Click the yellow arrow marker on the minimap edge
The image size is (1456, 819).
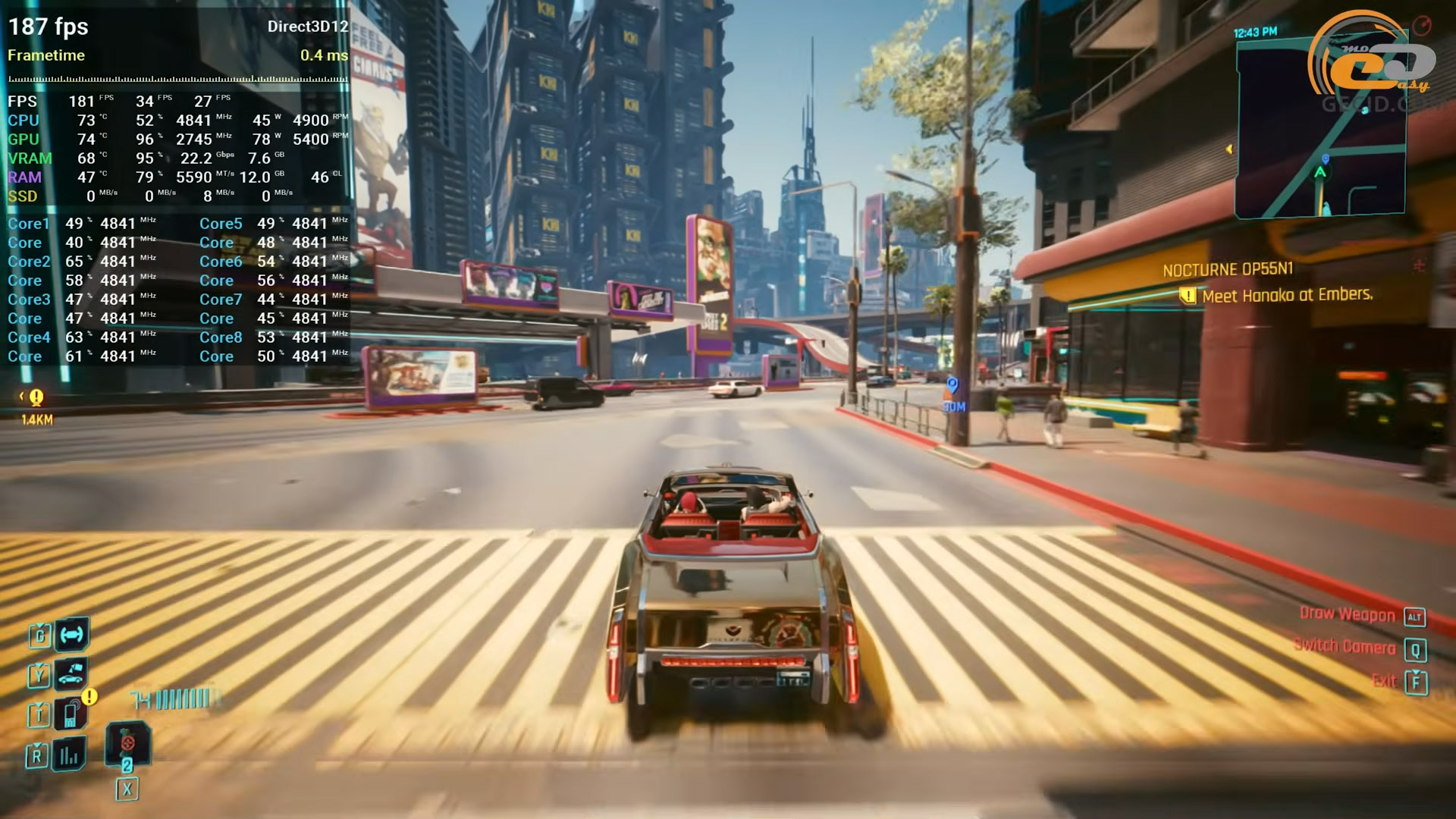click(x=1229, y=149)
